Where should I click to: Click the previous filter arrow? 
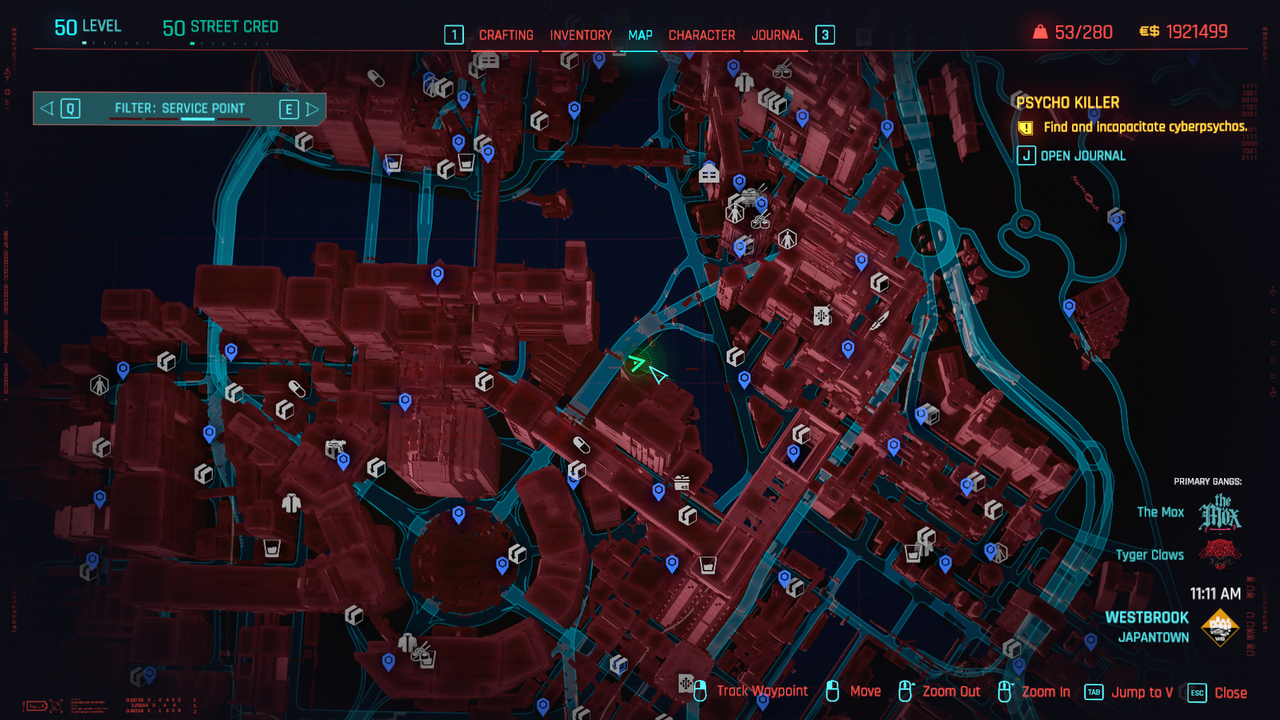coord(46,108)
